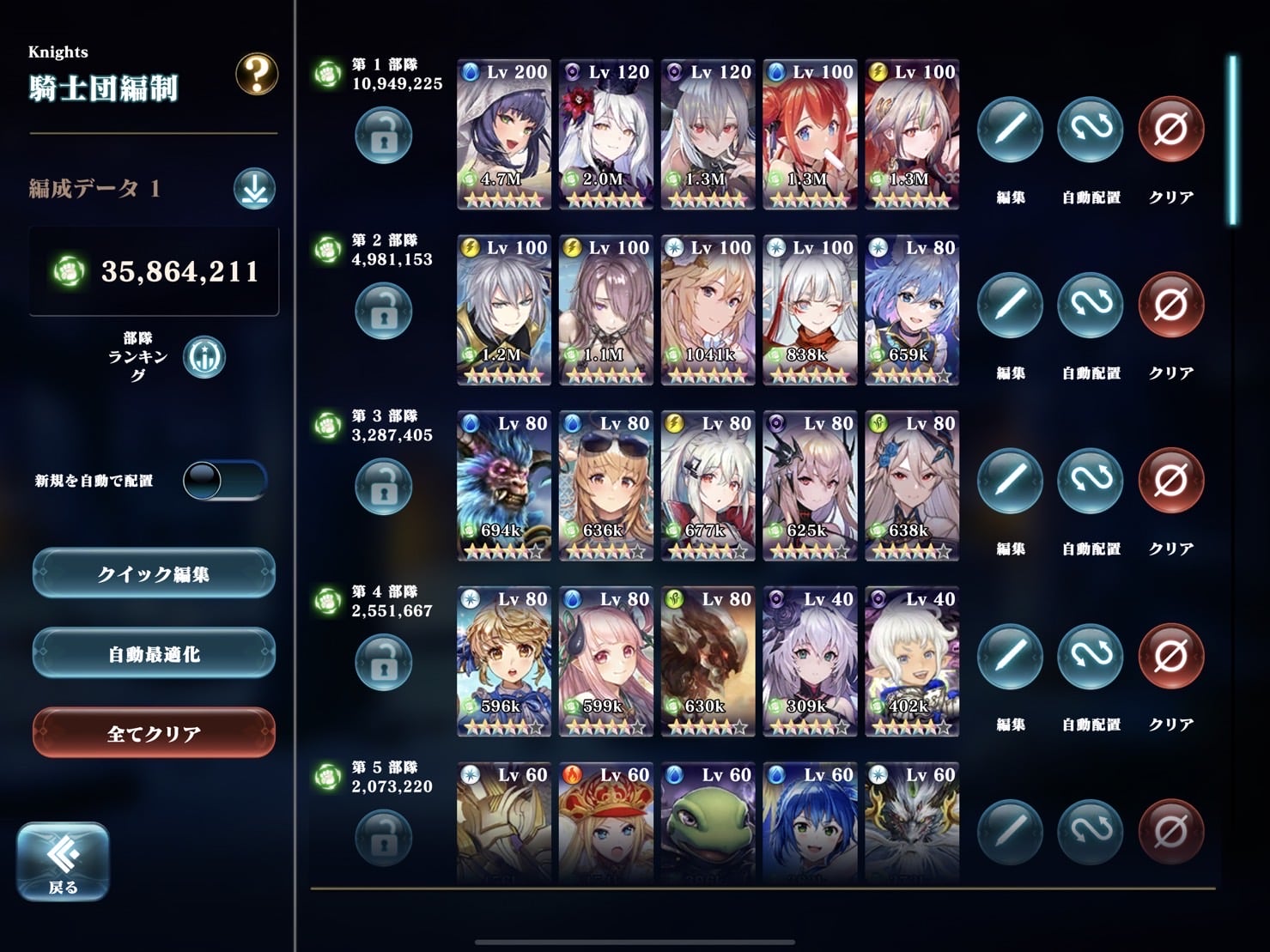Toggle the 新規を自動で配置 switch
Screen dimensions: 1270x952
(x=225, y=481)
